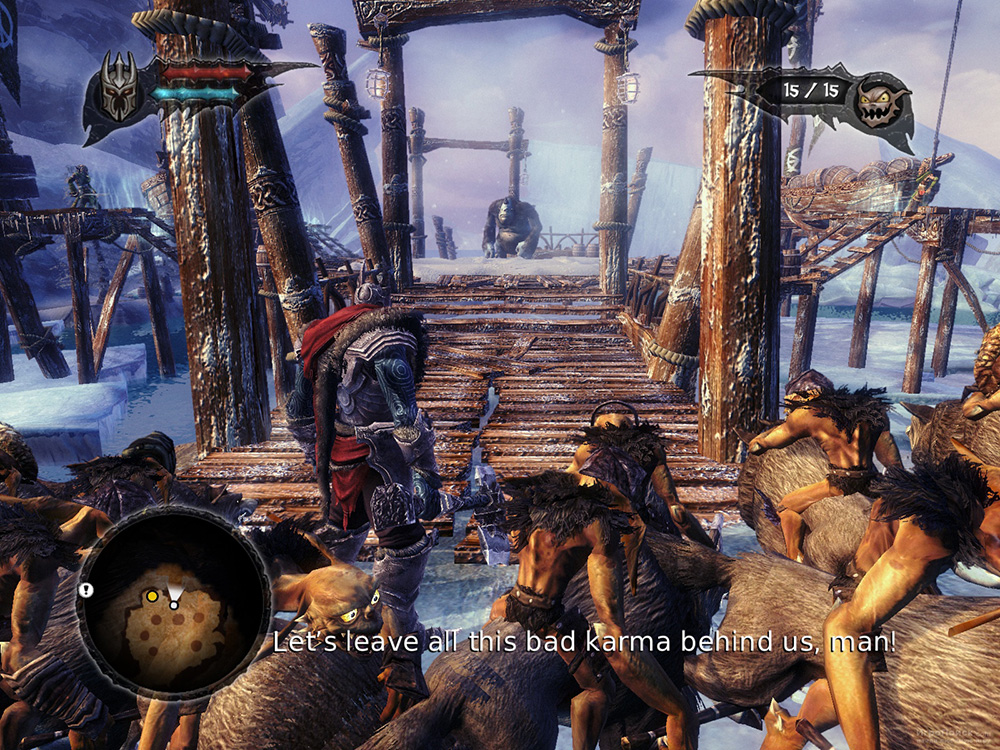Open the circular minimap
This screenshot has width=1000, height=750.
172,602
